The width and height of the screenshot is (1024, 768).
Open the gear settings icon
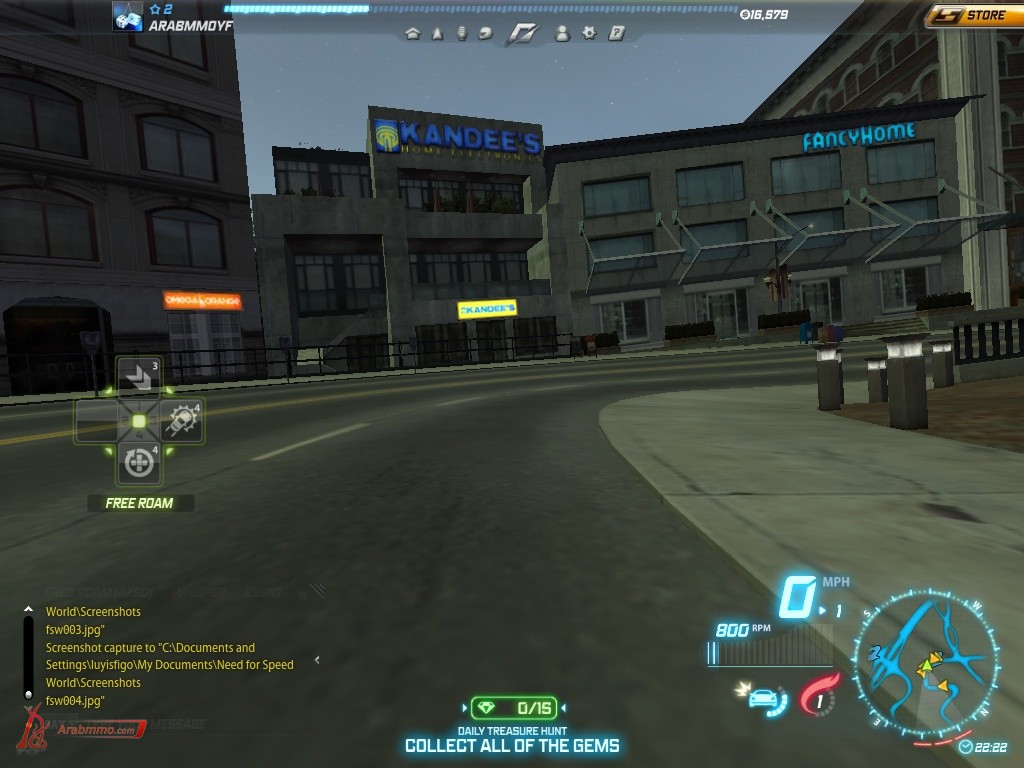point(589,33)
